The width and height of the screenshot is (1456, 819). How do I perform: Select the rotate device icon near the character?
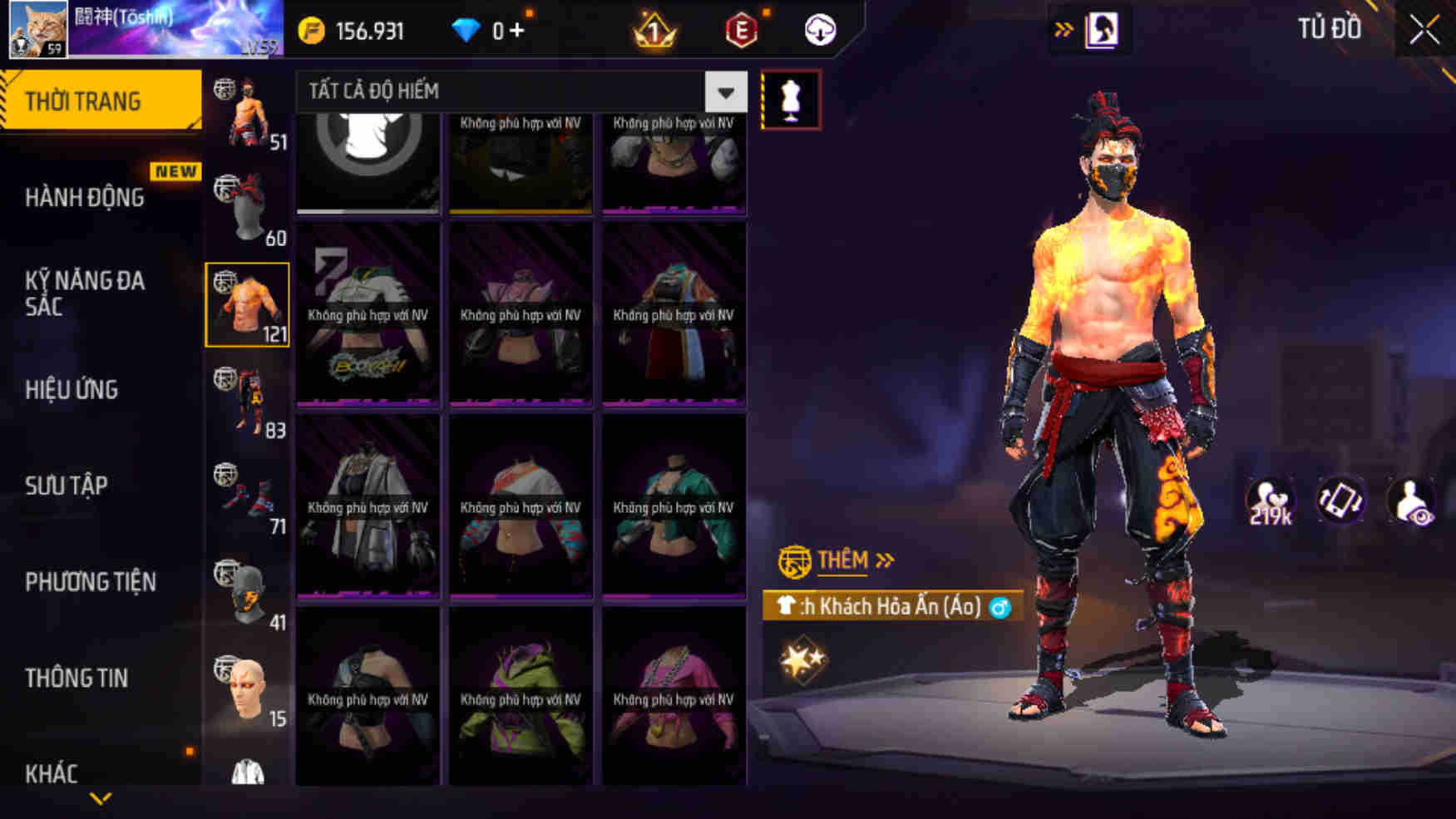coord(1340,502)
